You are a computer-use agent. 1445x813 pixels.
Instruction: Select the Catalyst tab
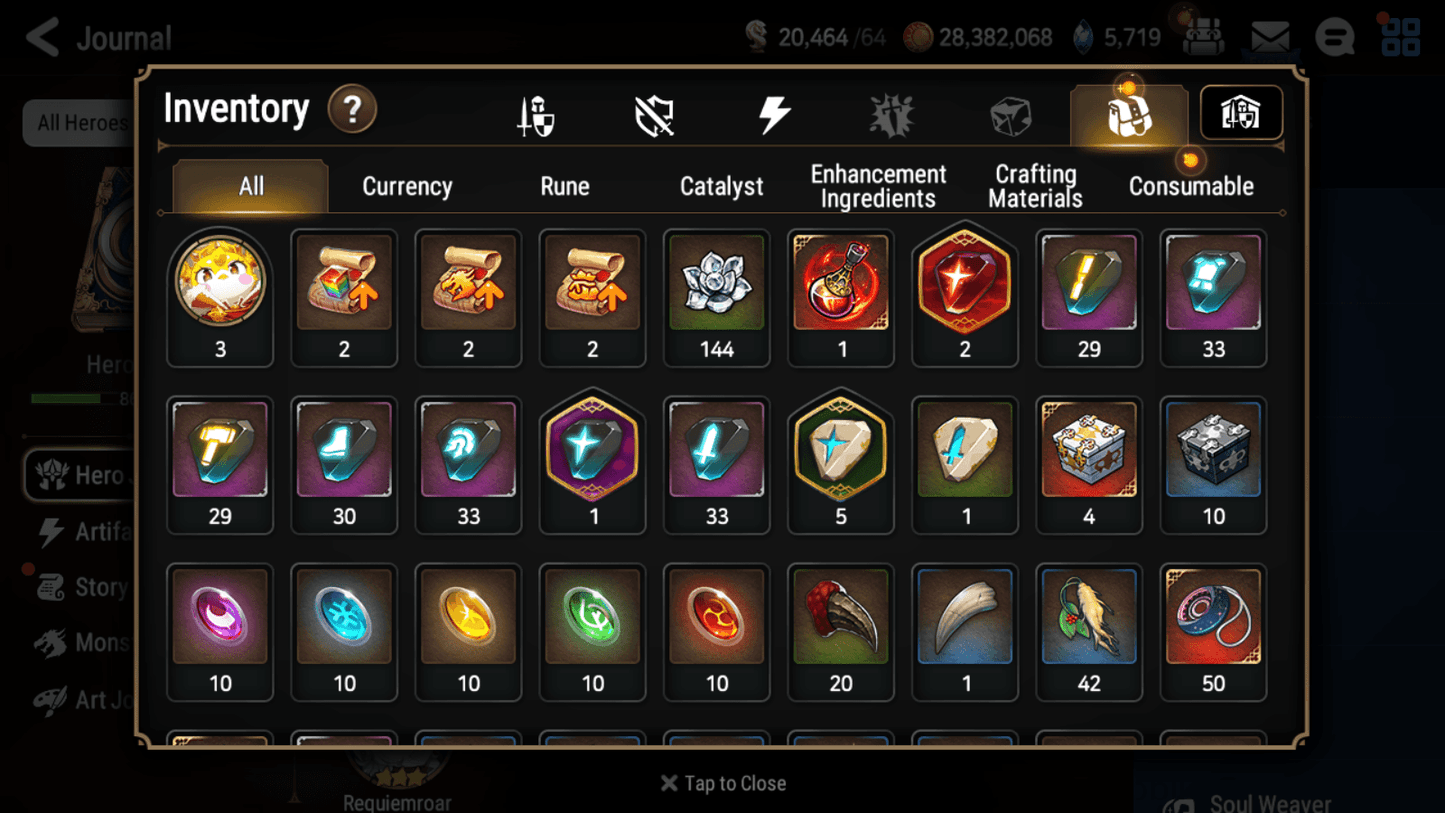722,186
